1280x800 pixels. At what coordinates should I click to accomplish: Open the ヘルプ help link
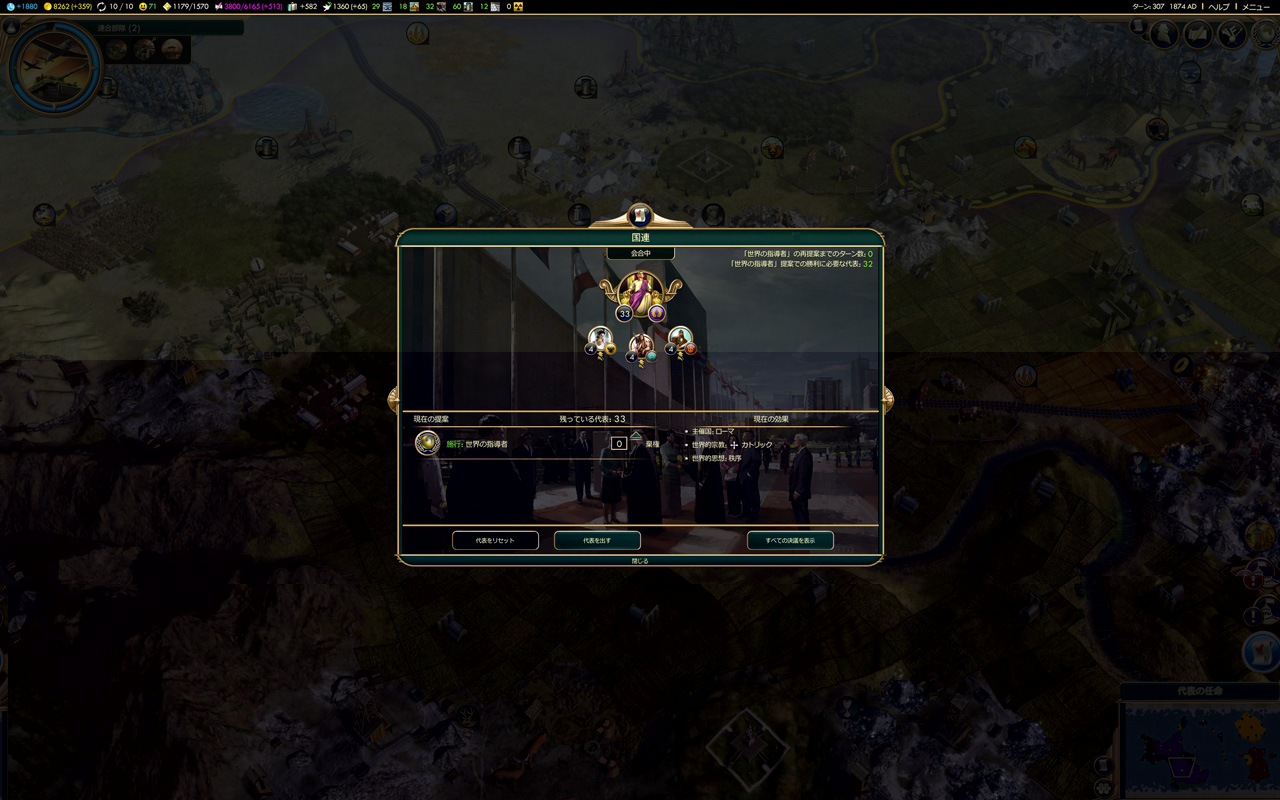pos(1219,7)
